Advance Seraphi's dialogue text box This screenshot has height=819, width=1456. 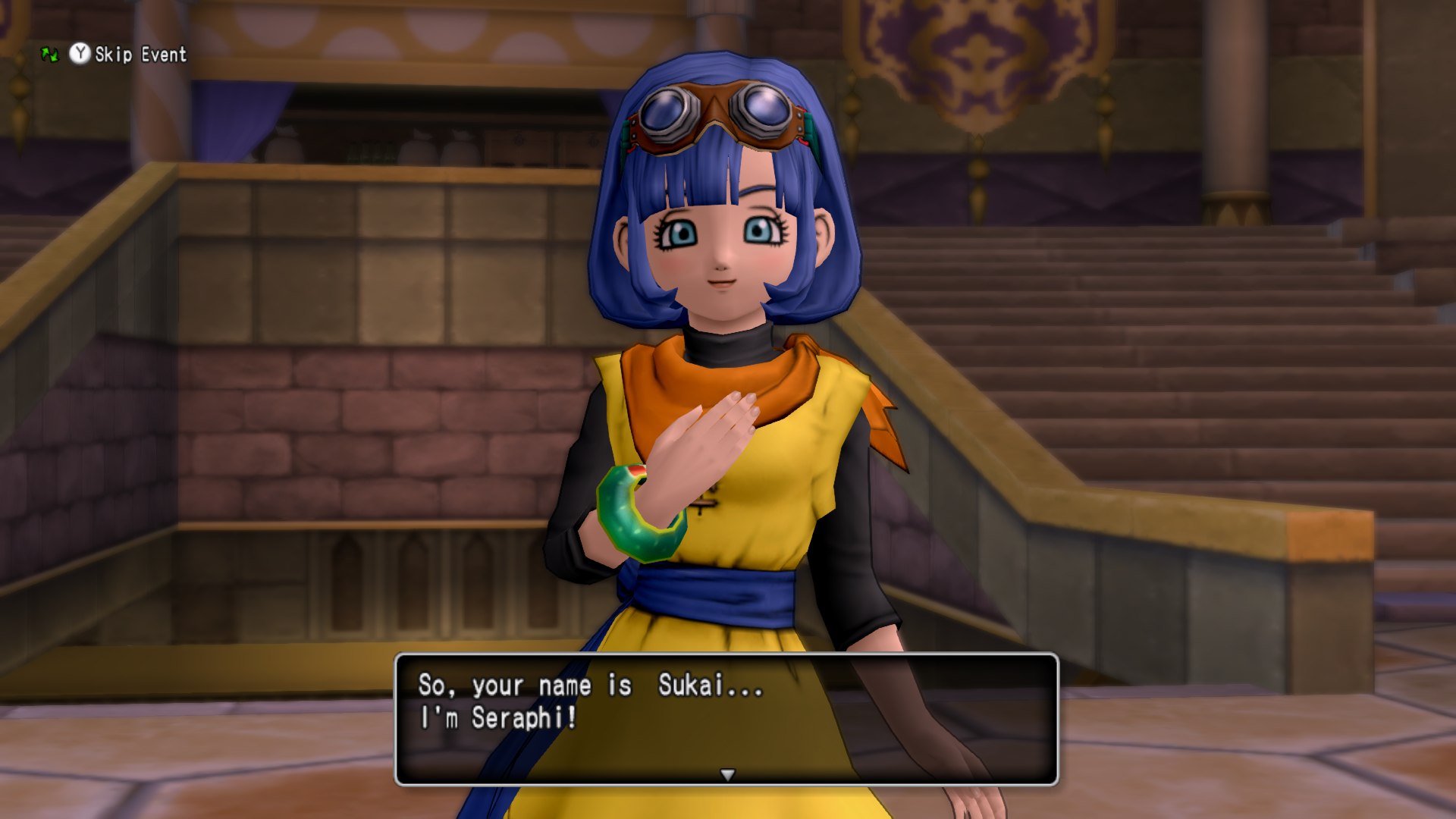(726, 717)
